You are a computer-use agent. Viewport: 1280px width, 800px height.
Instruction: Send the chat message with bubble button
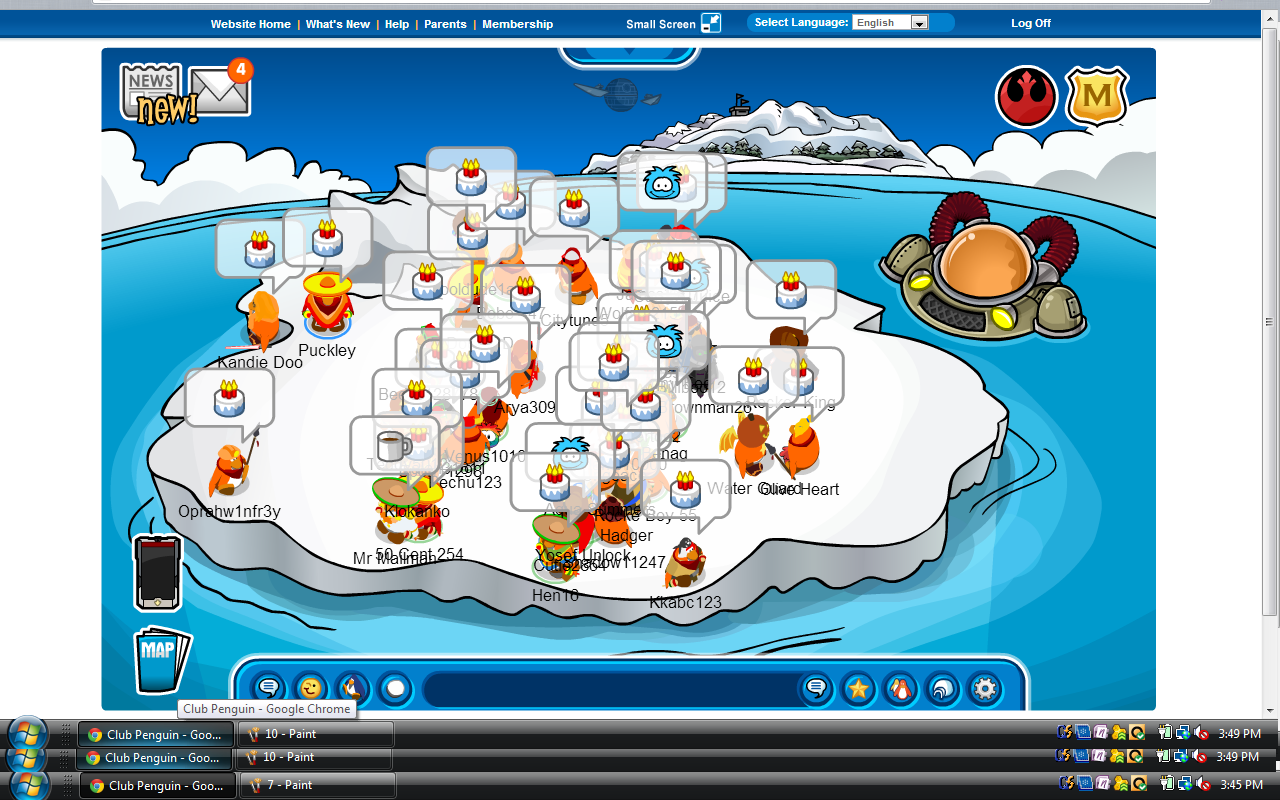[x=816, y=688]
